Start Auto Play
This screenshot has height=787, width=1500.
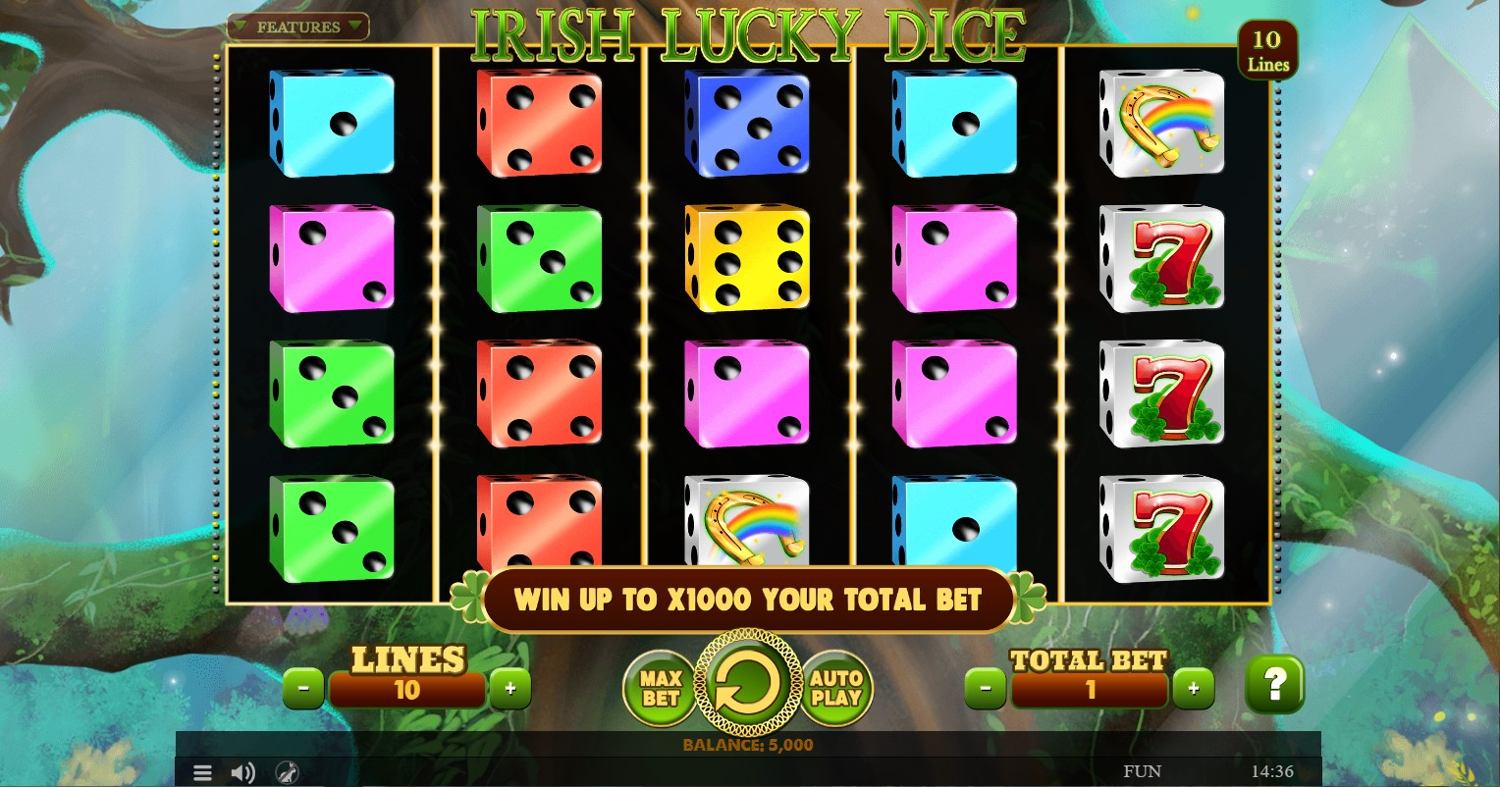[x=836, y=688]
